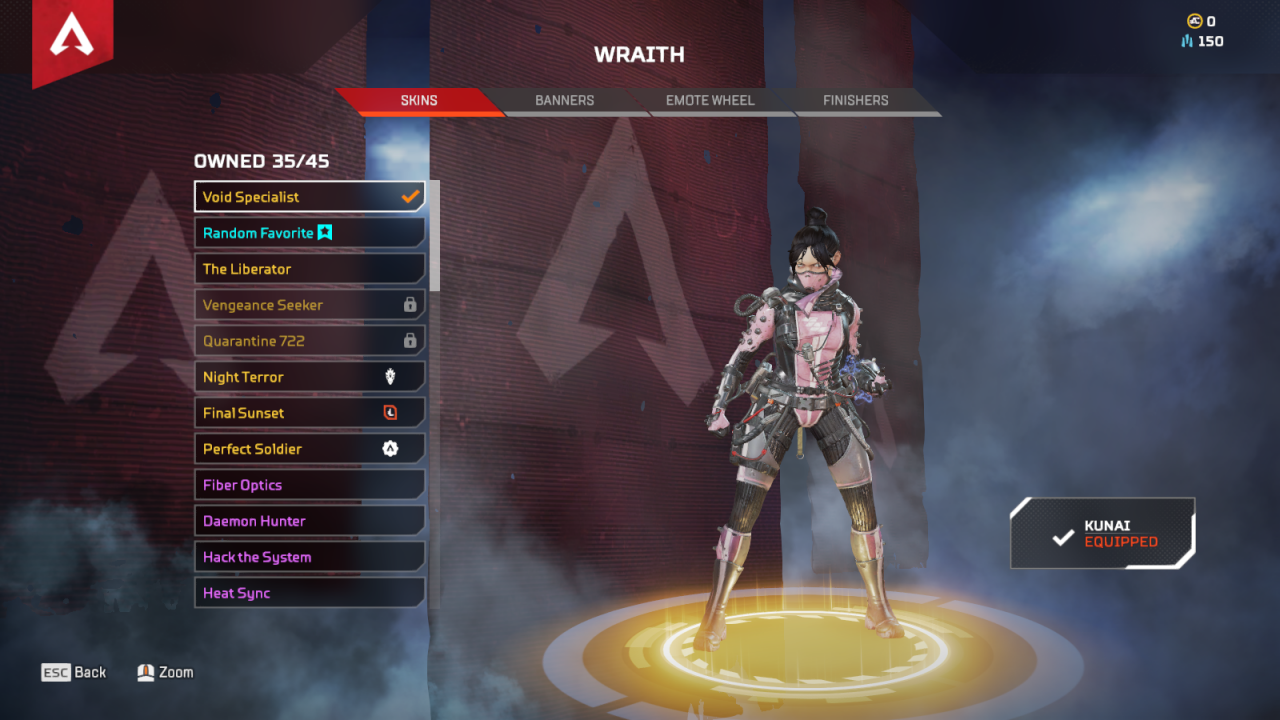Toggle the Kunai equipped button
This screenshot has width=1280, height=720.
pyautogui.click(x=1103, y=534)
